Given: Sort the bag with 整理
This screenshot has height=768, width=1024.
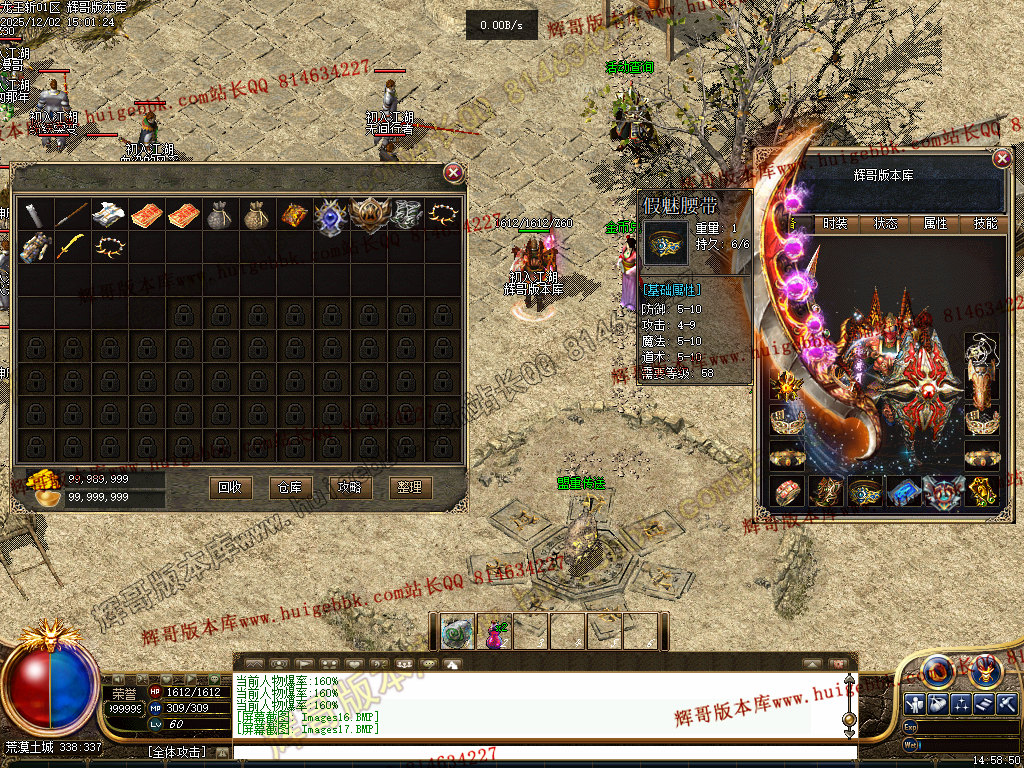Looking at the screenshot, I should [x=410, y=487].
